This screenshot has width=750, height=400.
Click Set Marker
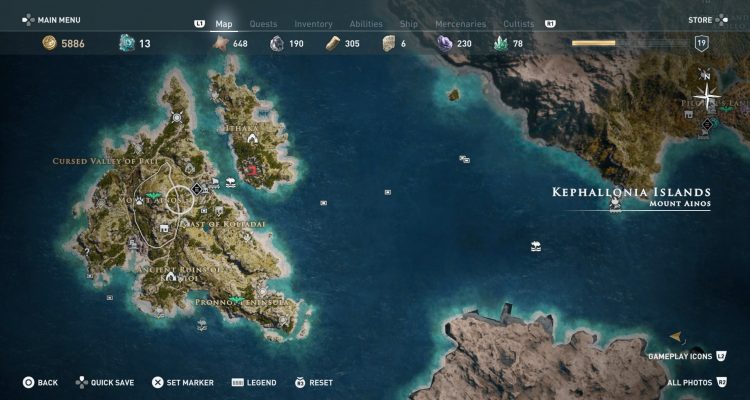click(180, 382)
